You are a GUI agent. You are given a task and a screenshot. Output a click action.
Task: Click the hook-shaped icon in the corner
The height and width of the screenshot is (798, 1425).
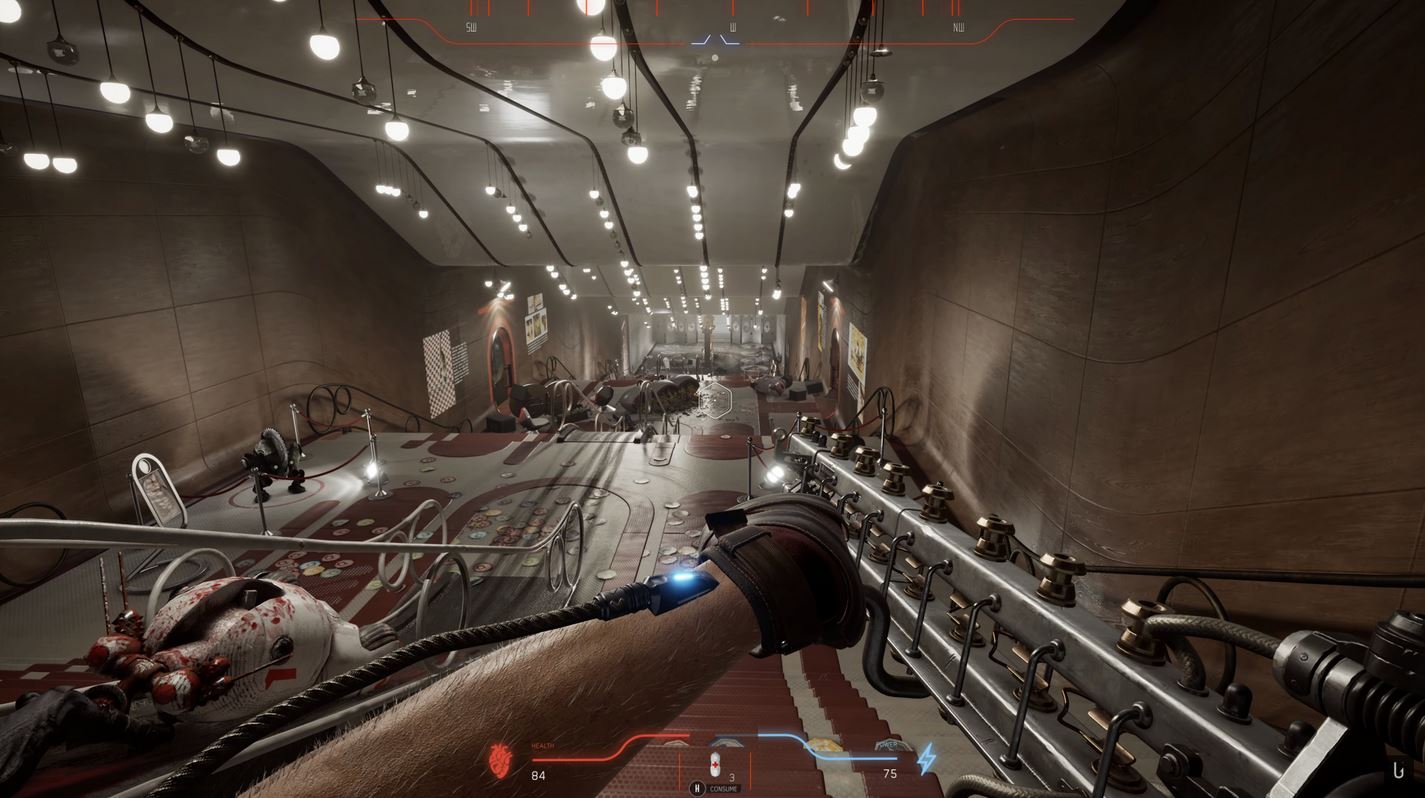1398,770
